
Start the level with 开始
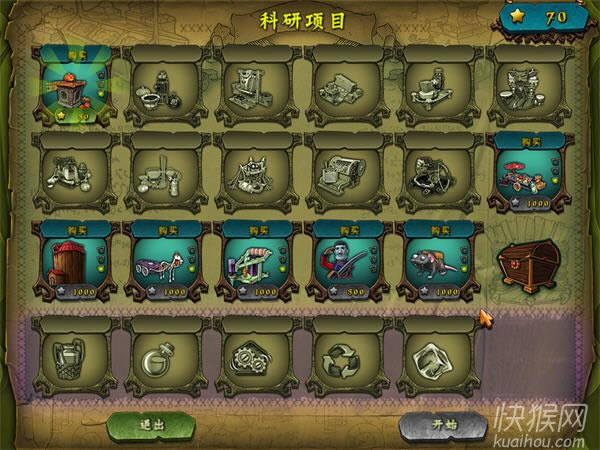444,424
